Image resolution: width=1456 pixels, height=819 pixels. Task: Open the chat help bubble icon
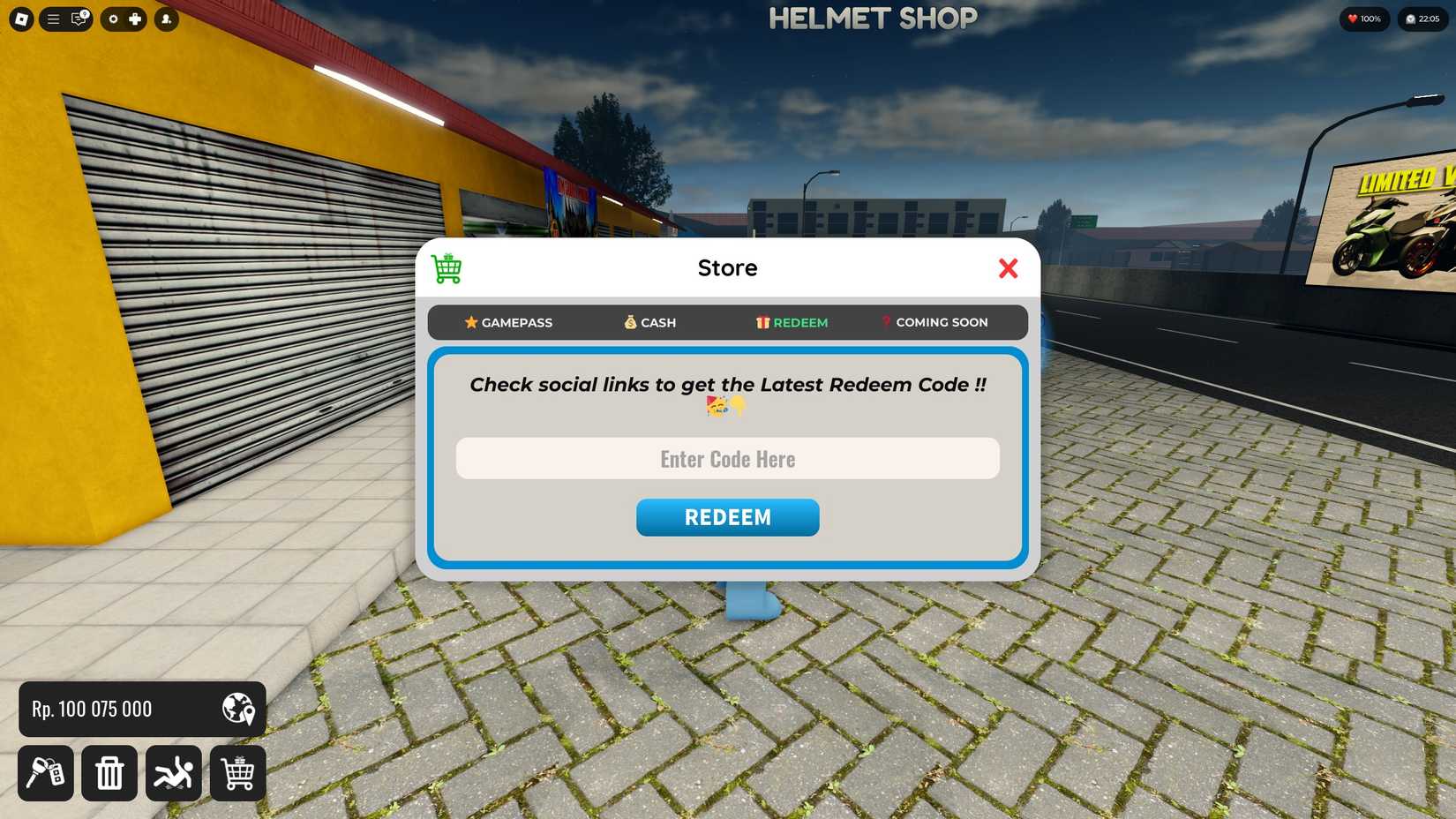point(78,19)
